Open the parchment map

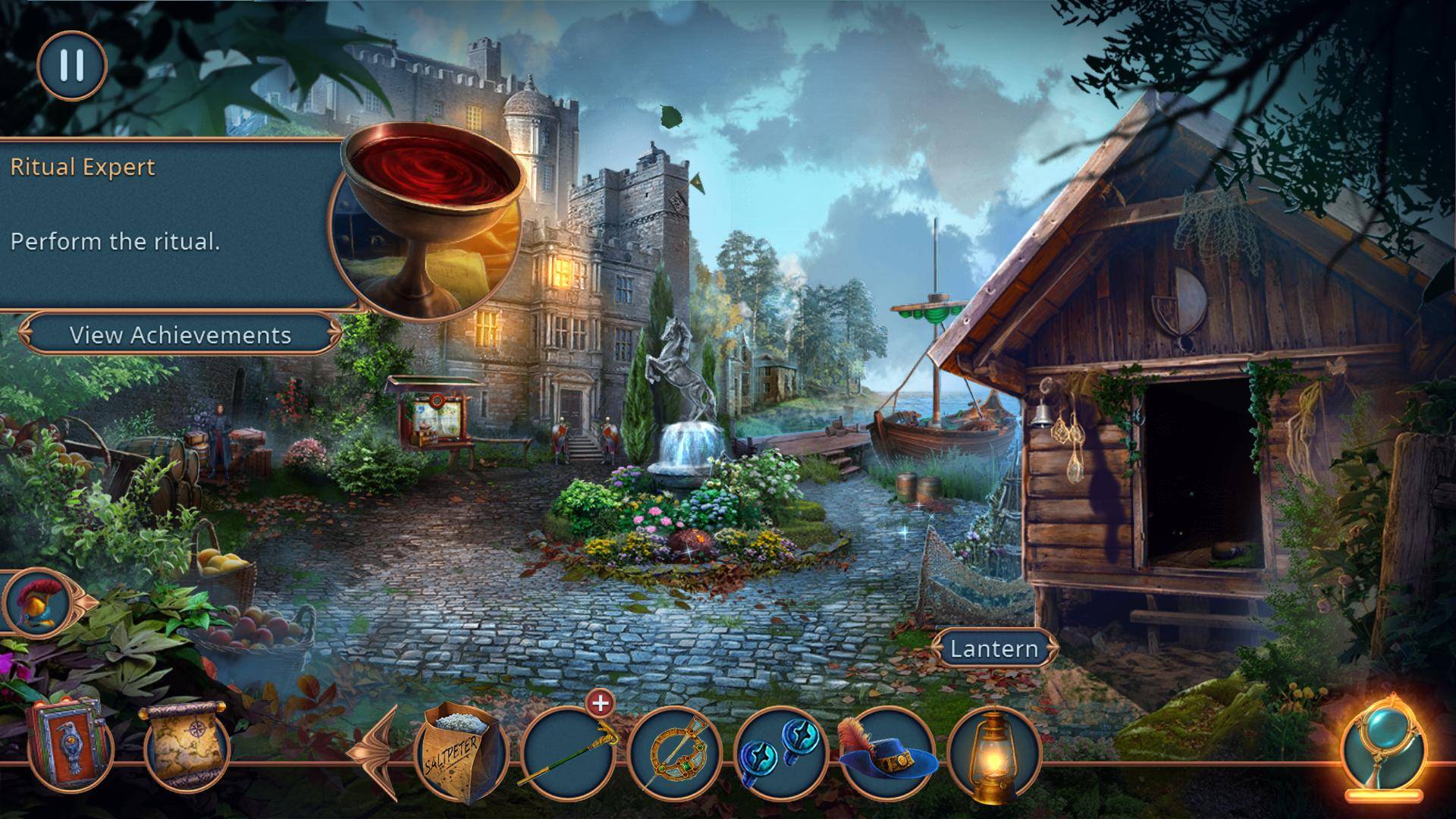point(187,747)
